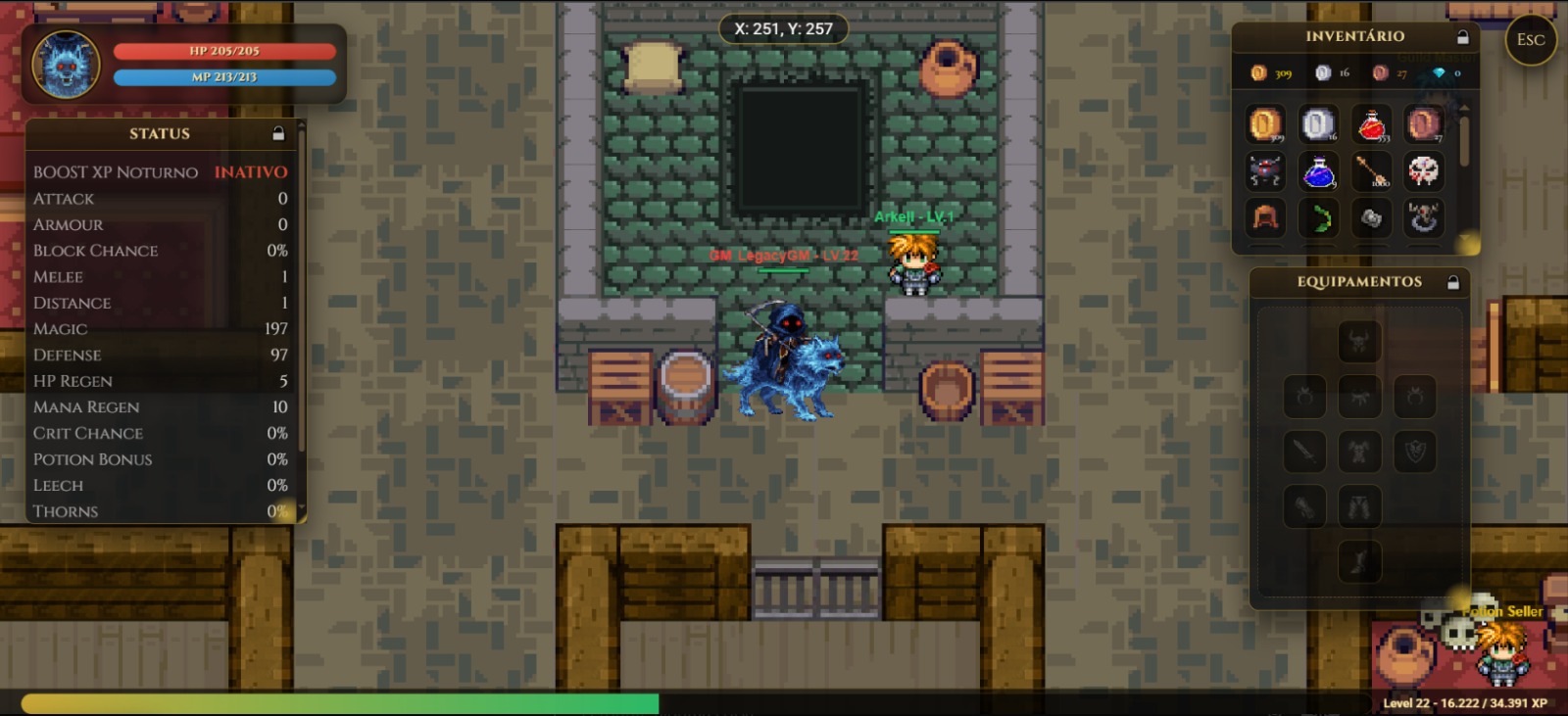This screenshot has width=1568, height=716.
Task: Click the Potion Seller NPC
Action: 1499,656
